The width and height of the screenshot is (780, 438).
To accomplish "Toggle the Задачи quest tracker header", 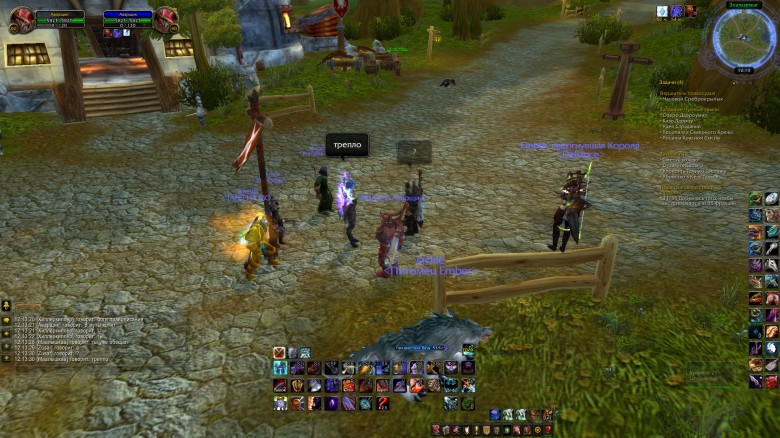I will pyautogui.click(x=671, y=82).
